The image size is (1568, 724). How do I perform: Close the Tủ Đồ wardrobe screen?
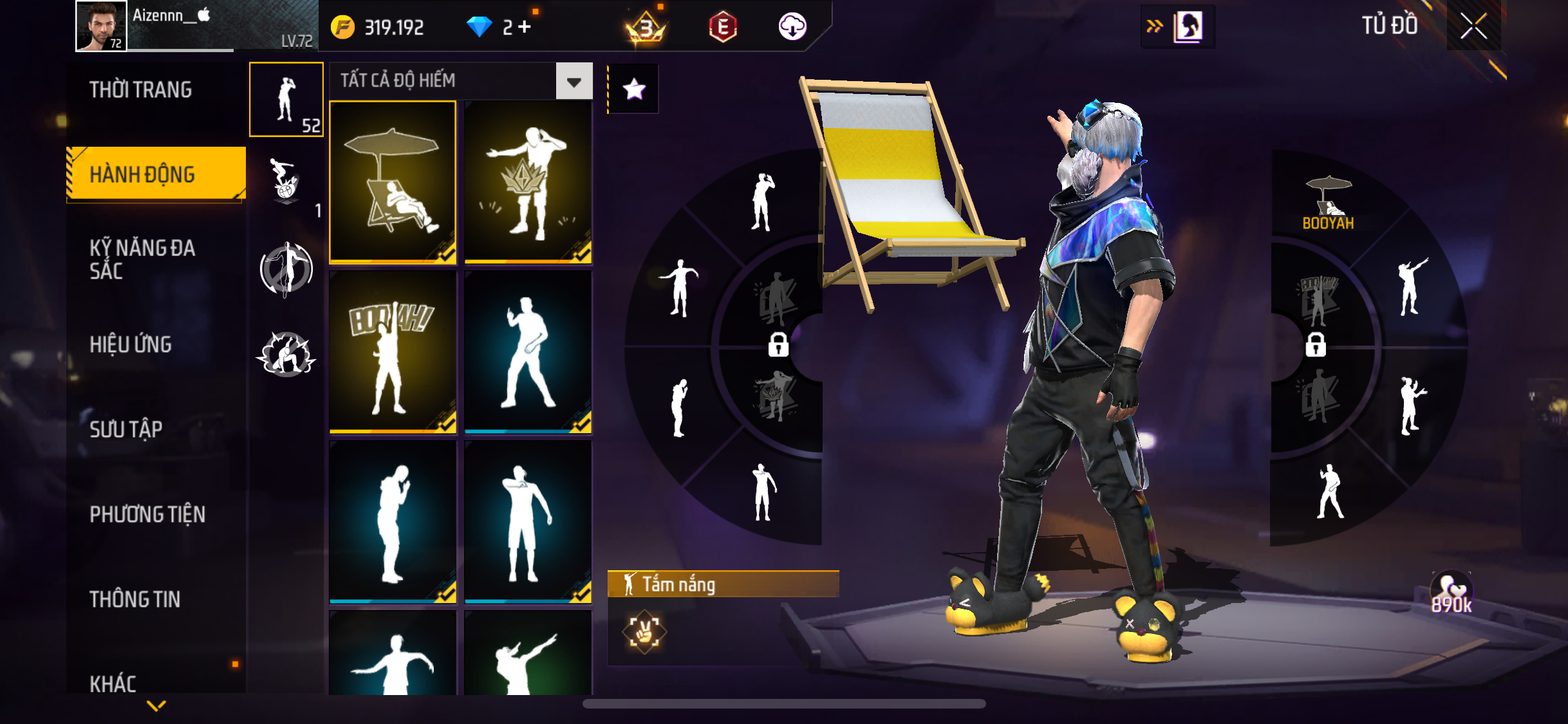point(1473,27)
